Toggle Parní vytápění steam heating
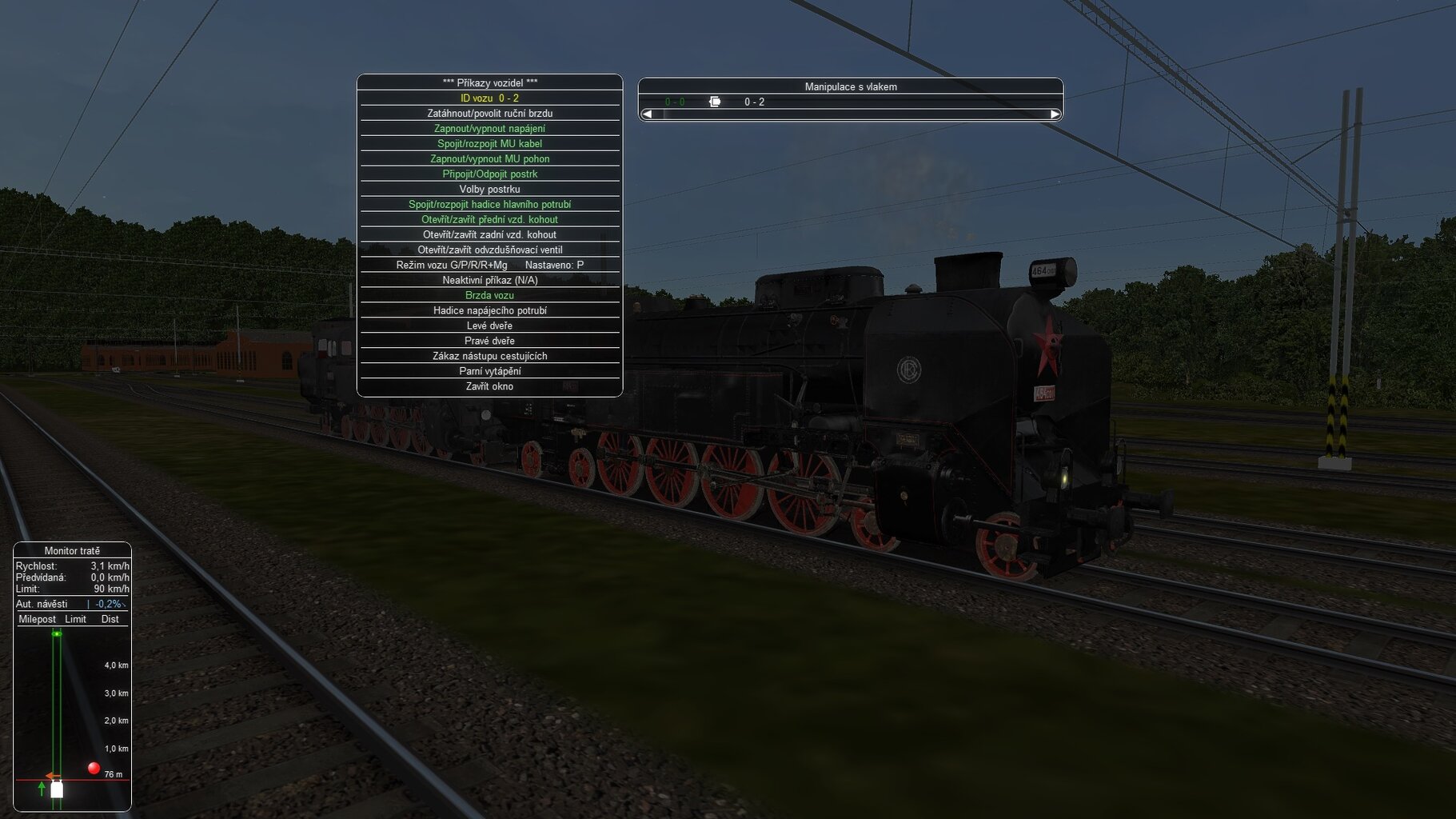Viewport: 1456px width, 819px height. 489,372
